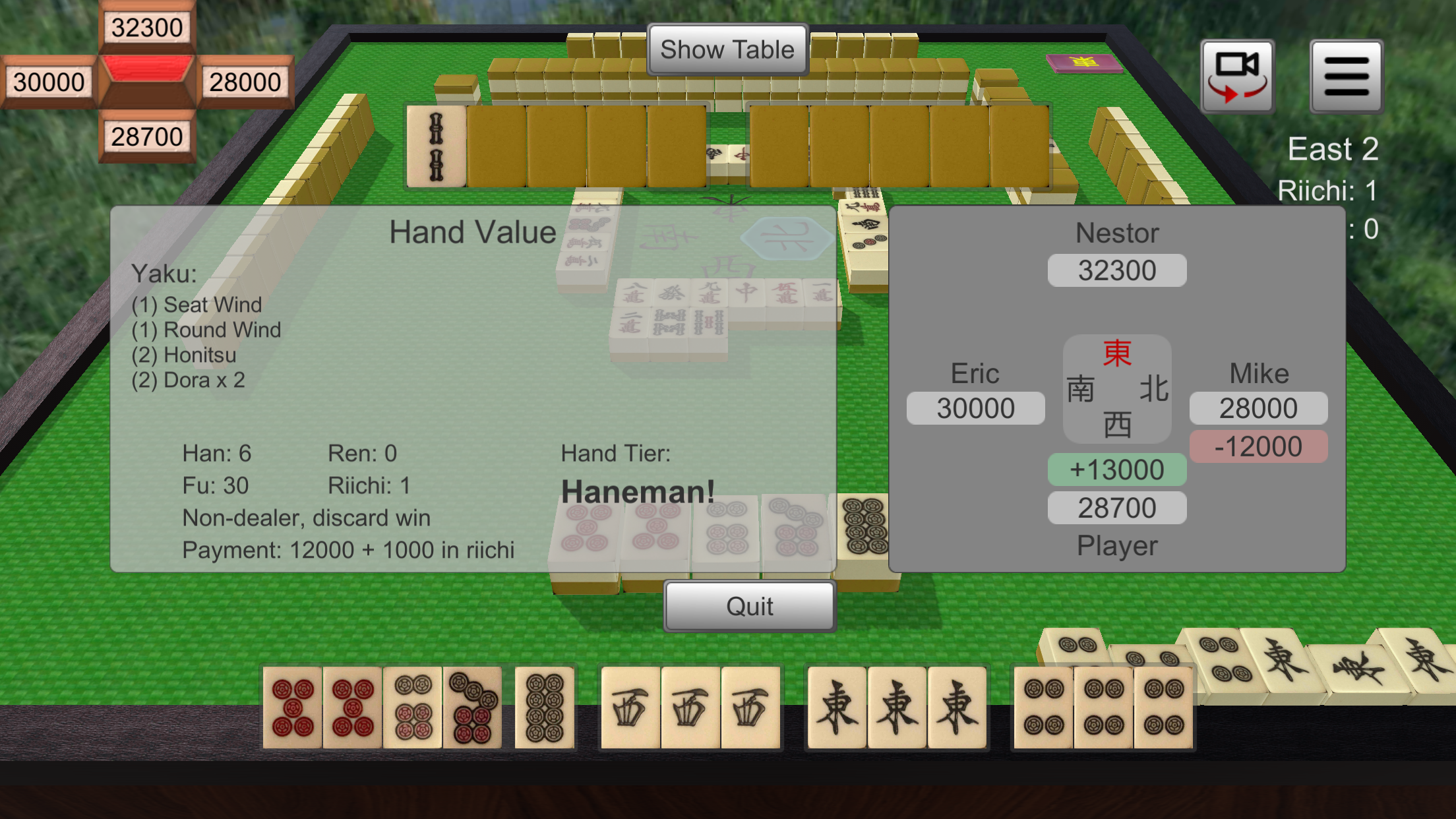Click the green +13000 payment indicator
The image size is (1456, 819).
pyautogui.click(x=1116, y=469)
